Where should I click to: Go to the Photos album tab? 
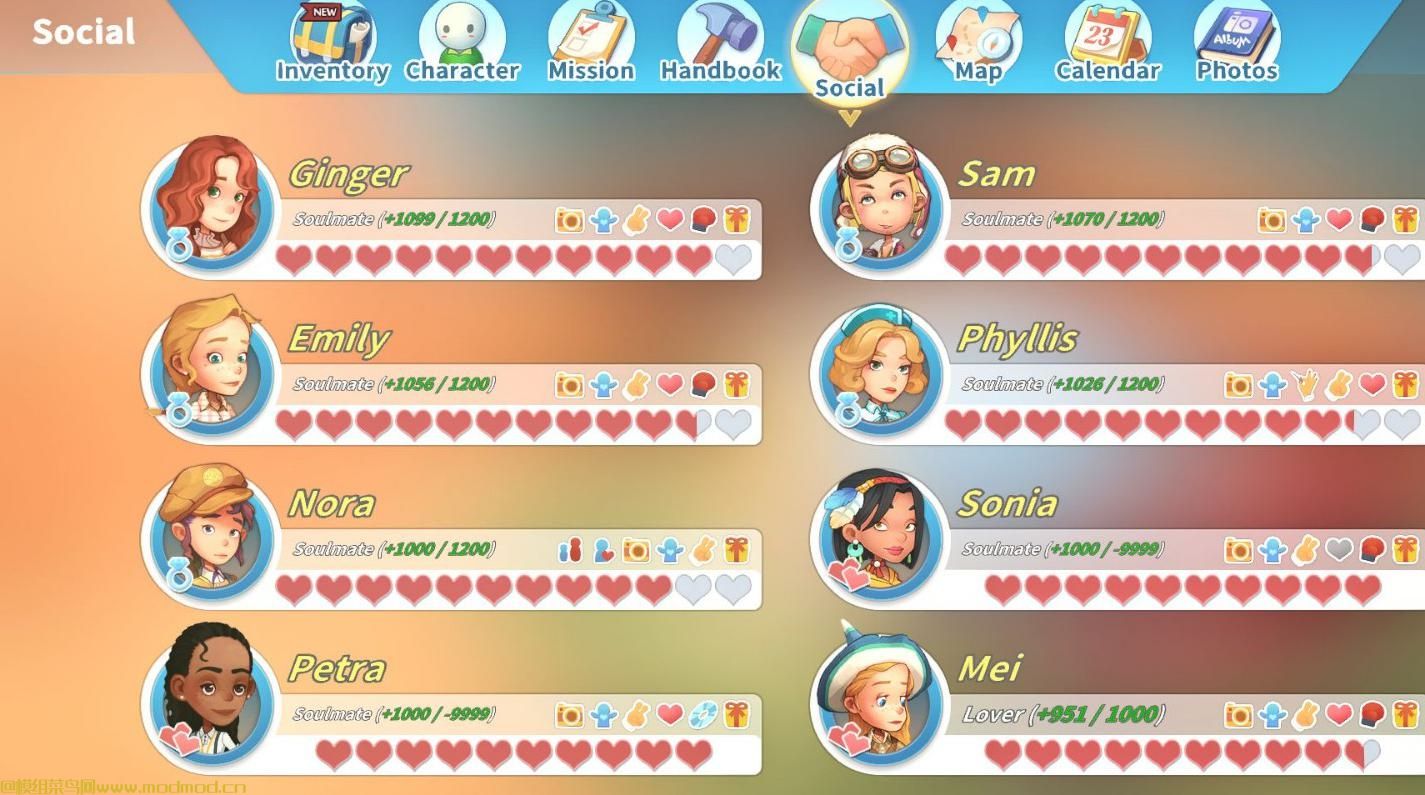(x=1237, y=42)
